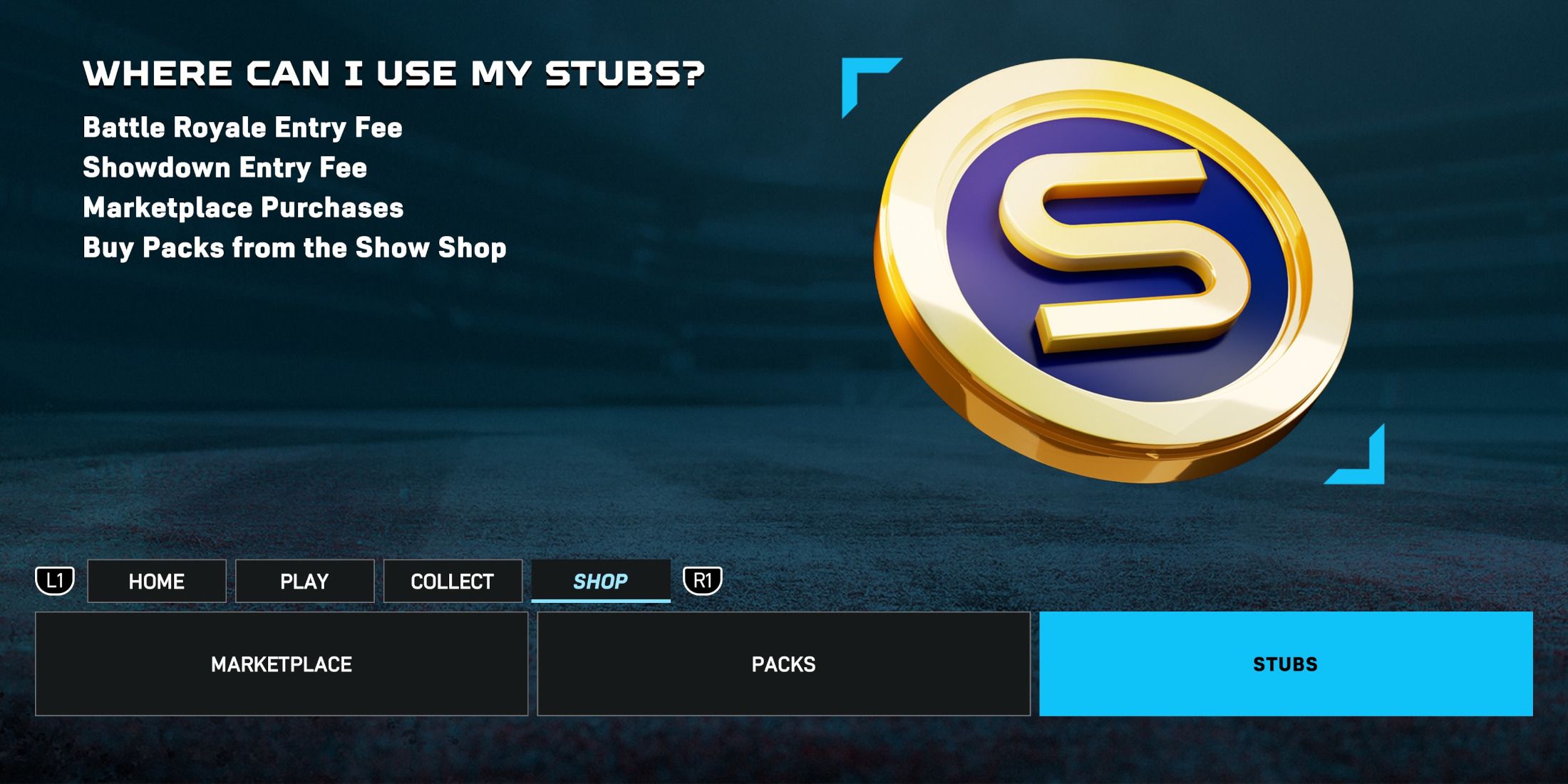Go to the COLLECT tab
Viewport: 1568px width, 784px height.
pos(453,582)
